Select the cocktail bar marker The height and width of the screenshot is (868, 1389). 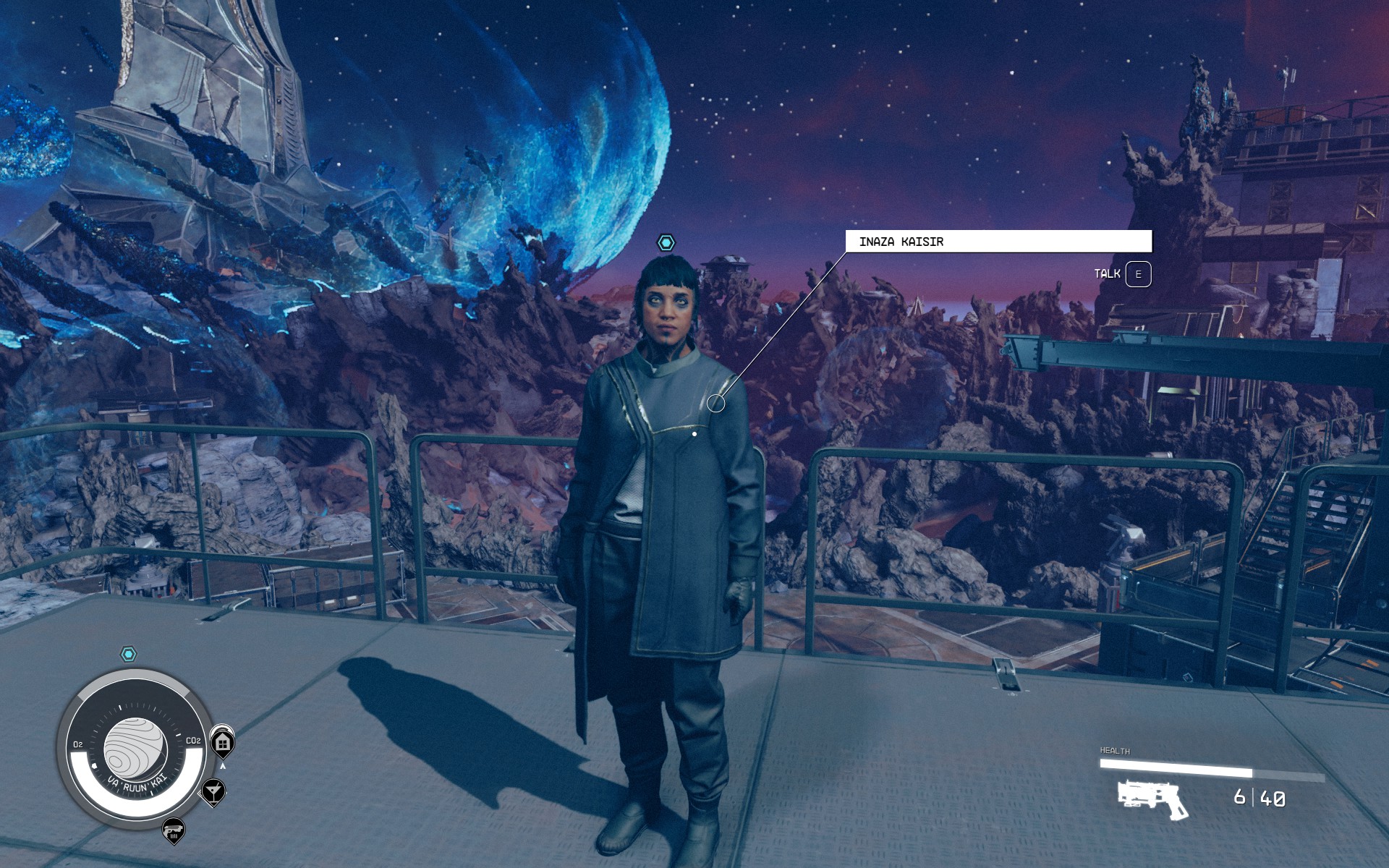pos(213,791)
